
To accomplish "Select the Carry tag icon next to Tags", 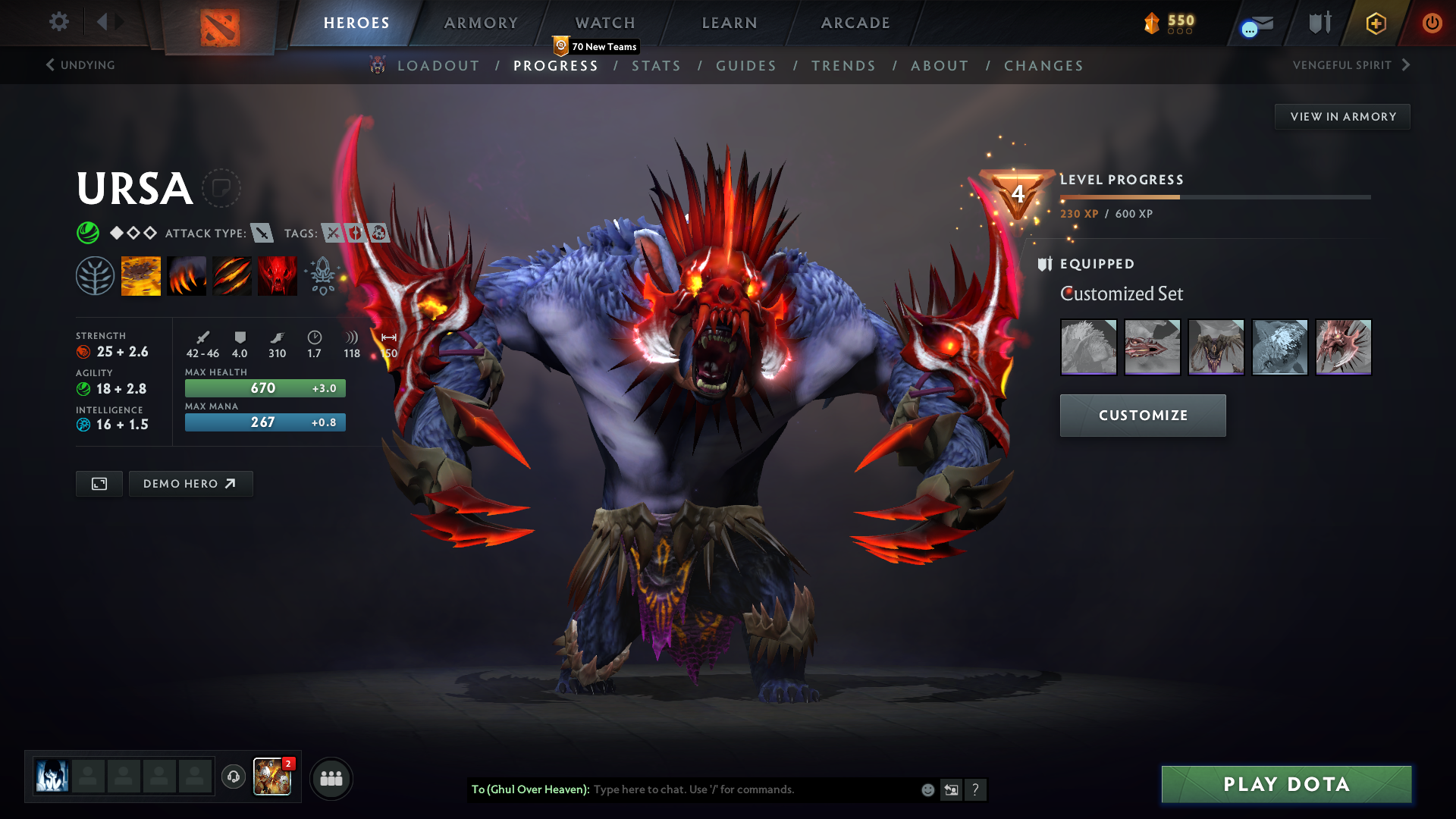I will [331, 234].
